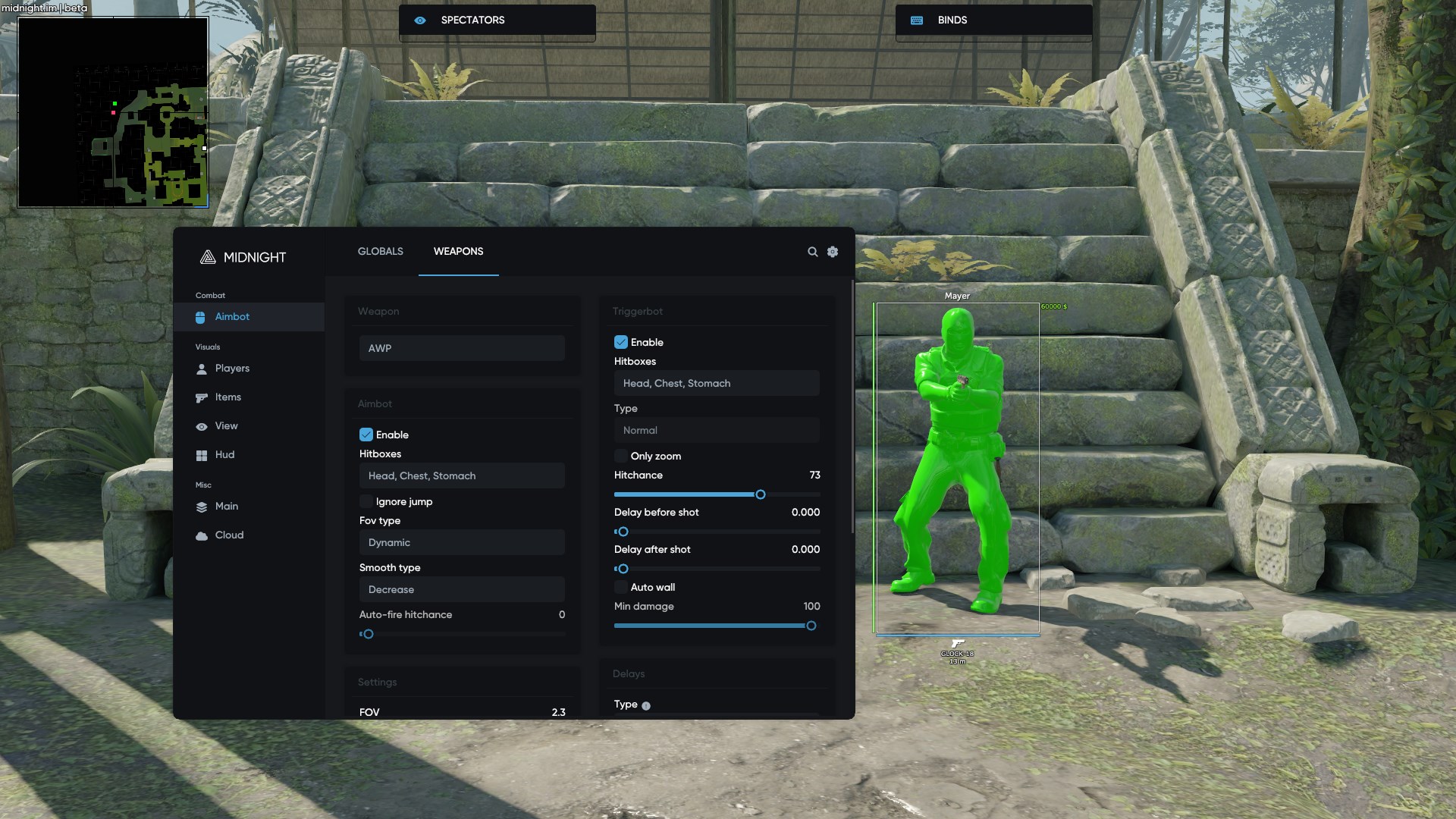The image size is (1456, 819).
Task: Enable the Auto wall checkbox
Action: pos(622,587)
